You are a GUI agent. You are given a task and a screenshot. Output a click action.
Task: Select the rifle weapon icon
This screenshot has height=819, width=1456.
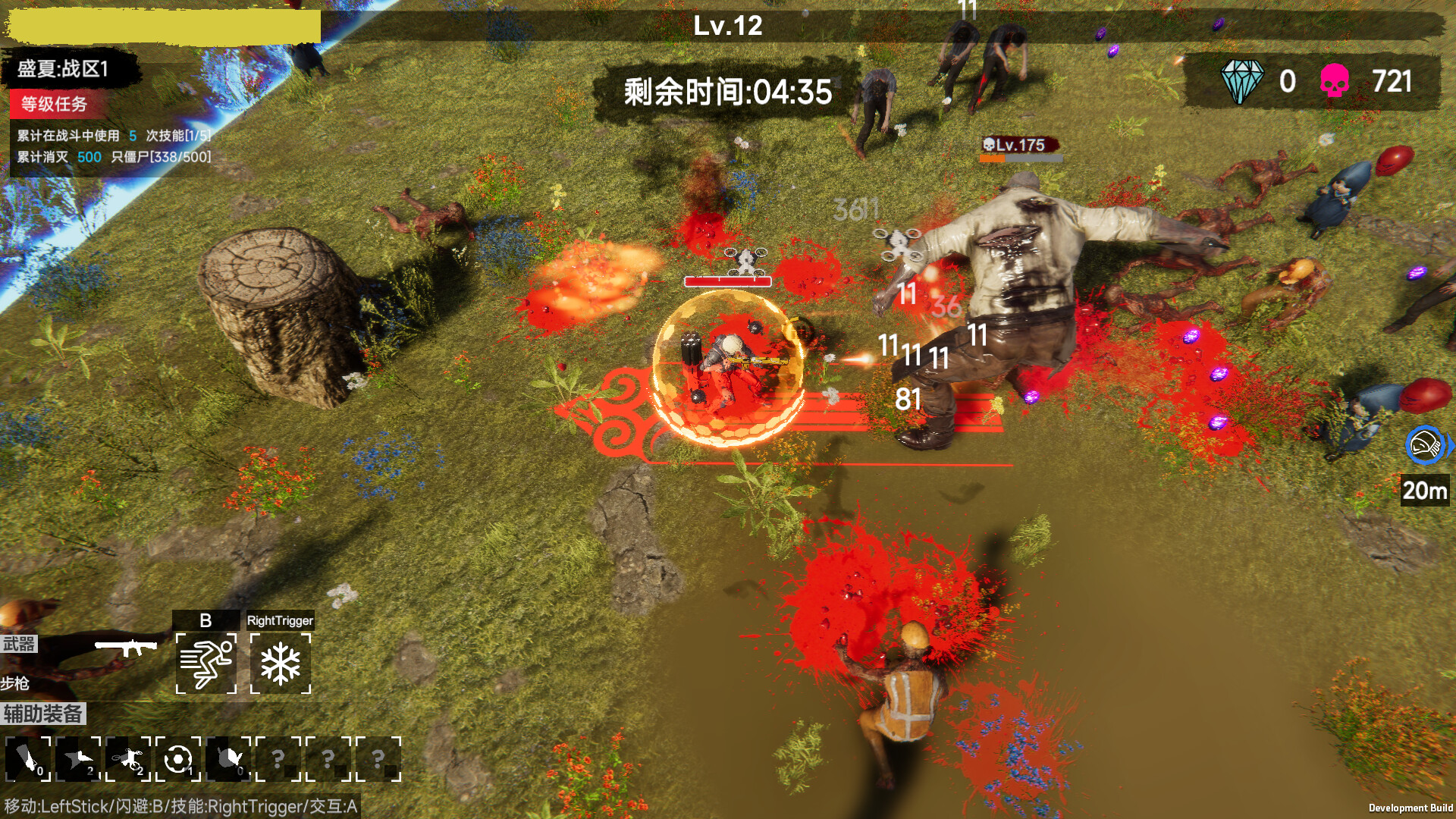pos(127,648)
